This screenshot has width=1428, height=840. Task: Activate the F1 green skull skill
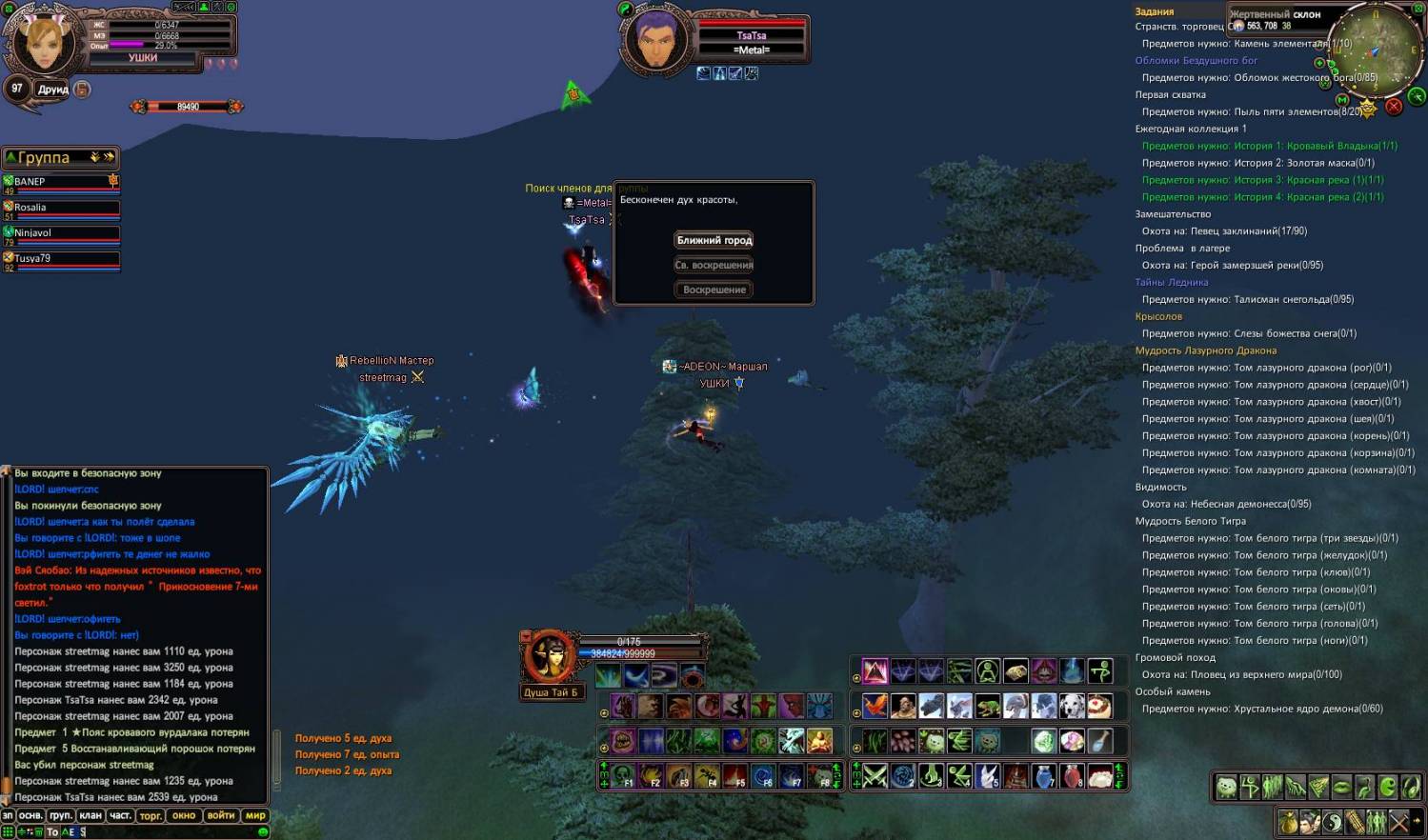click(x=623, y=775)
